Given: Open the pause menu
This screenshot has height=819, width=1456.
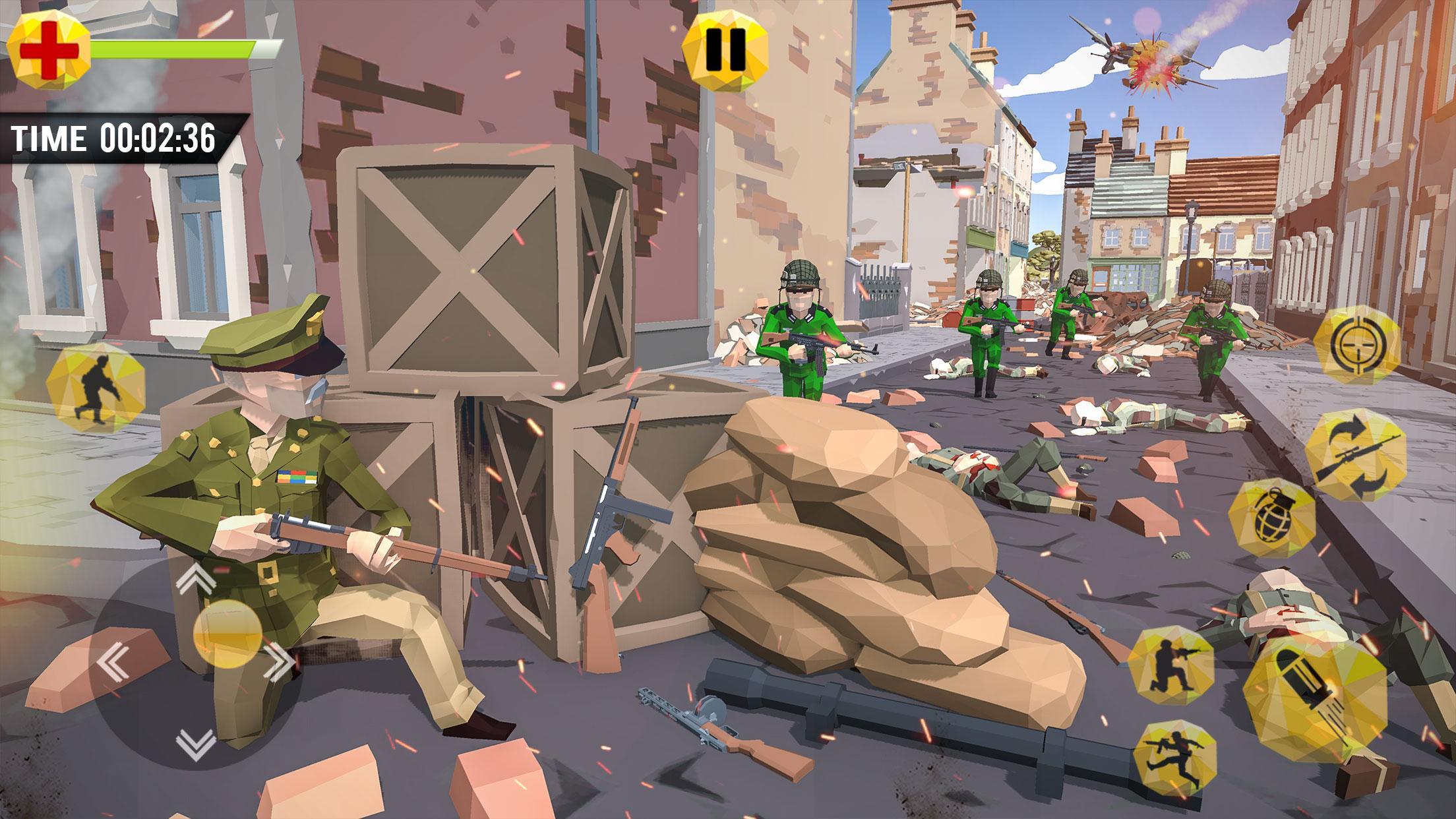Looking at the screenshot, I should [725, 49].
